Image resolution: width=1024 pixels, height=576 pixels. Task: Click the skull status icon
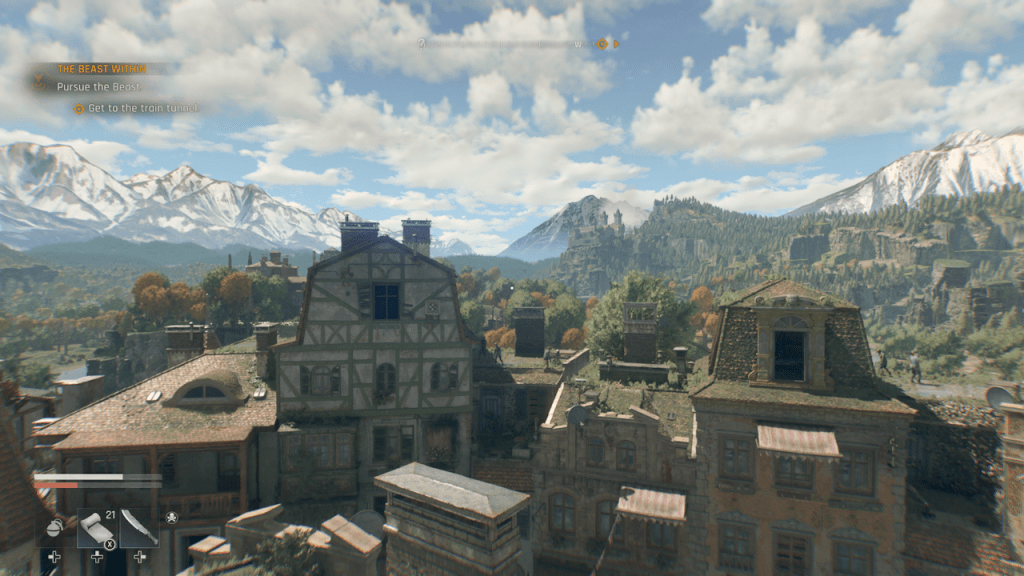point(171,517)
